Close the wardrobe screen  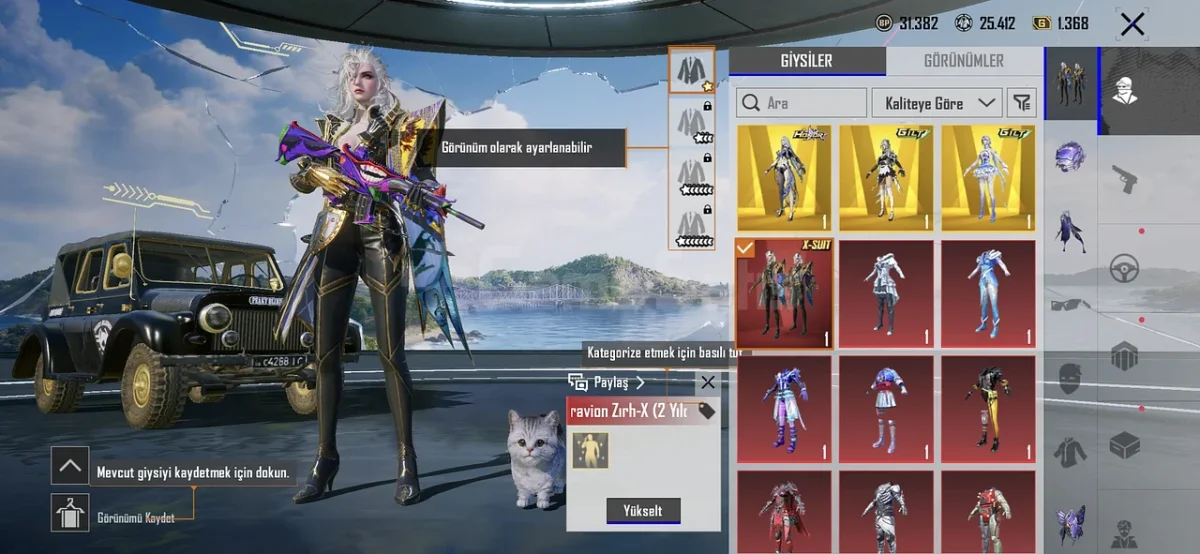point(1132,24)
